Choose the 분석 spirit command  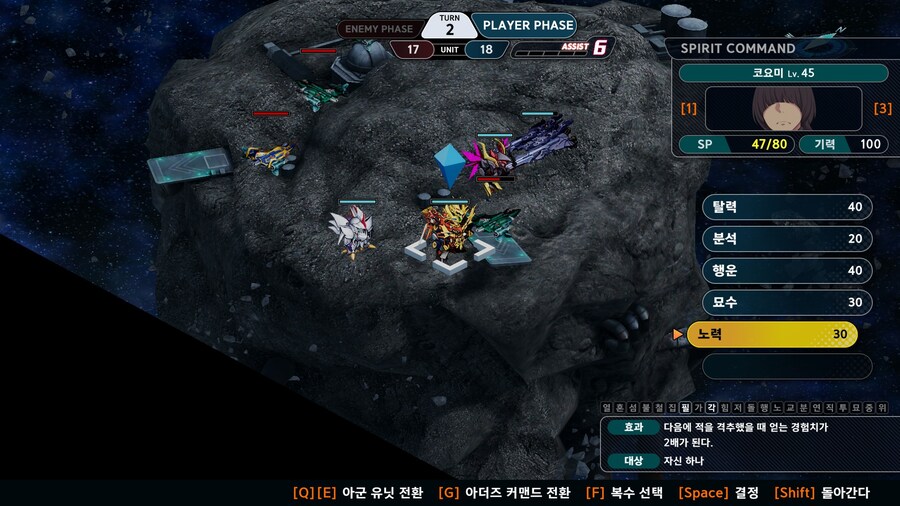787,239
